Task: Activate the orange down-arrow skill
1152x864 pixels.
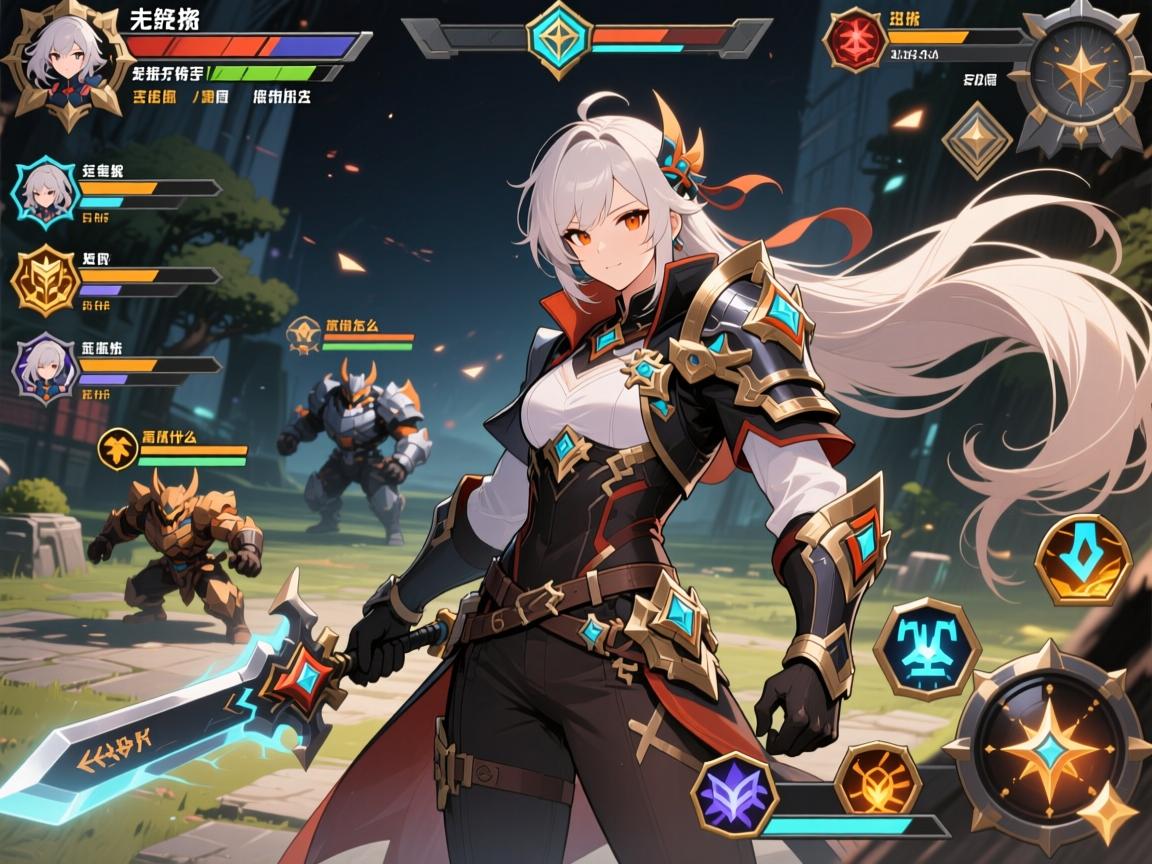Action: pyautogui.click(x=1083, y=560)
